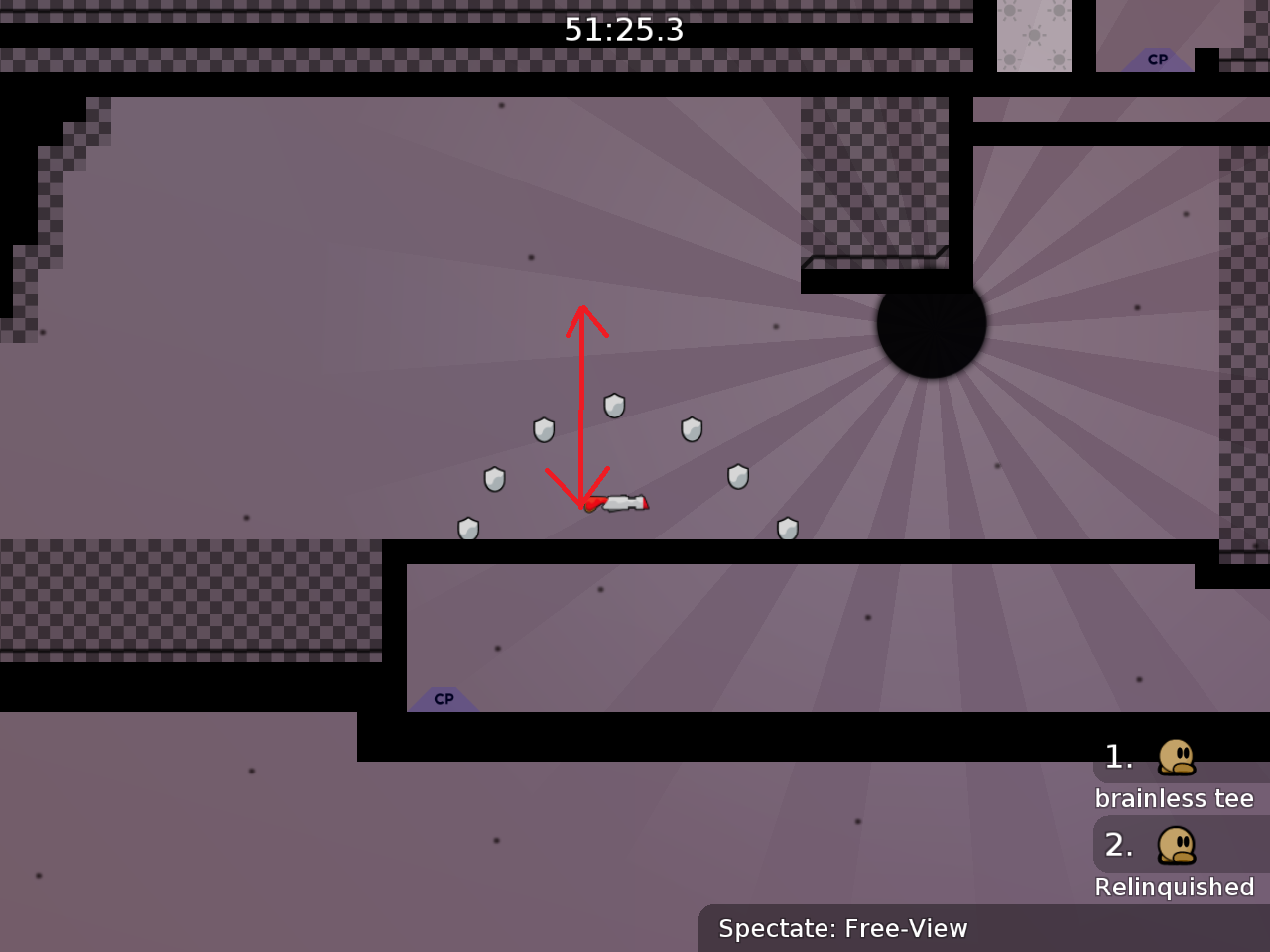The image size is (1270, 952).
Task: Click the shield to the right of the rifle
Action: (736, 477)
